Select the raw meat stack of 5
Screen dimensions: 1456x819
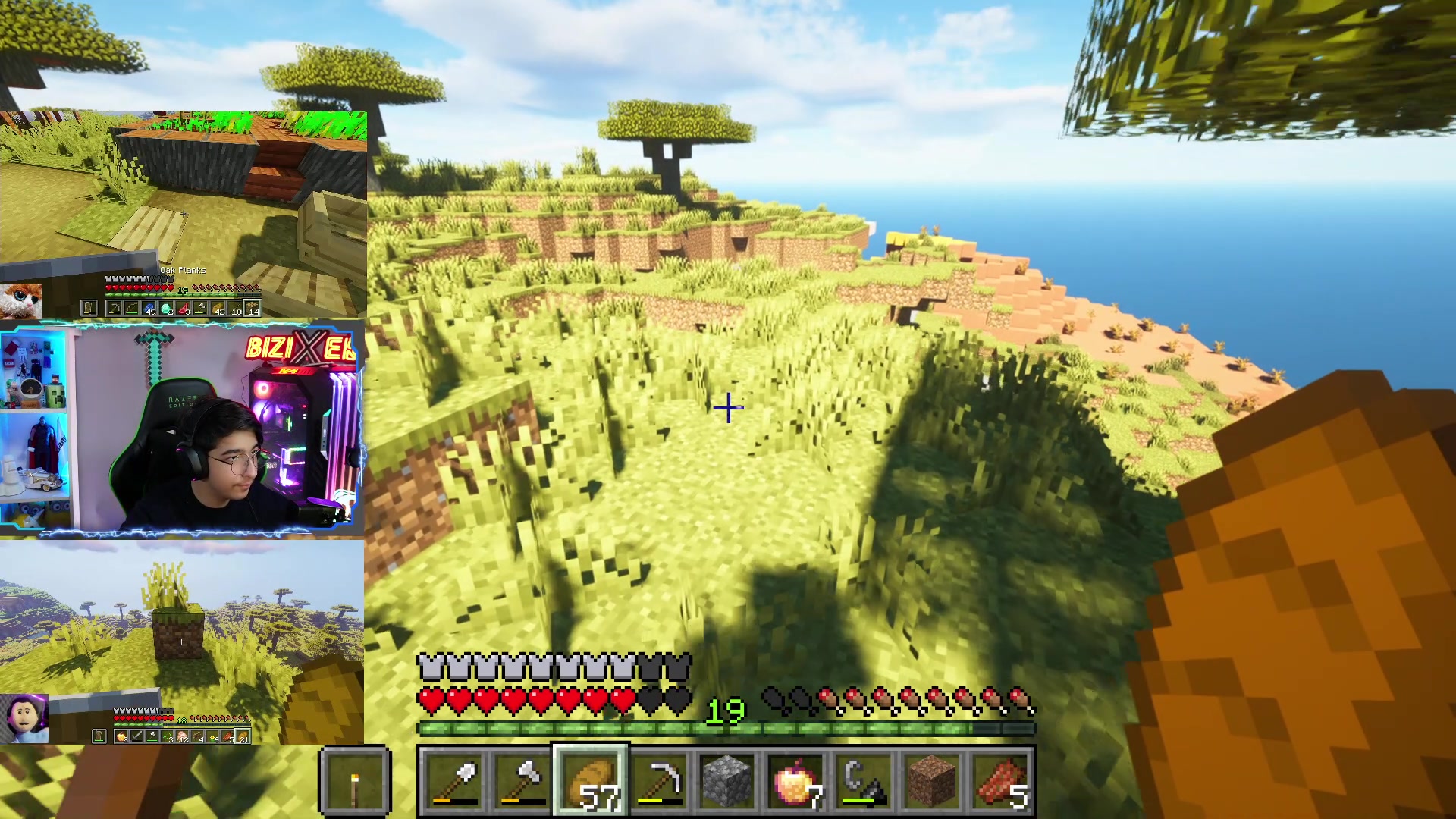1000,781
